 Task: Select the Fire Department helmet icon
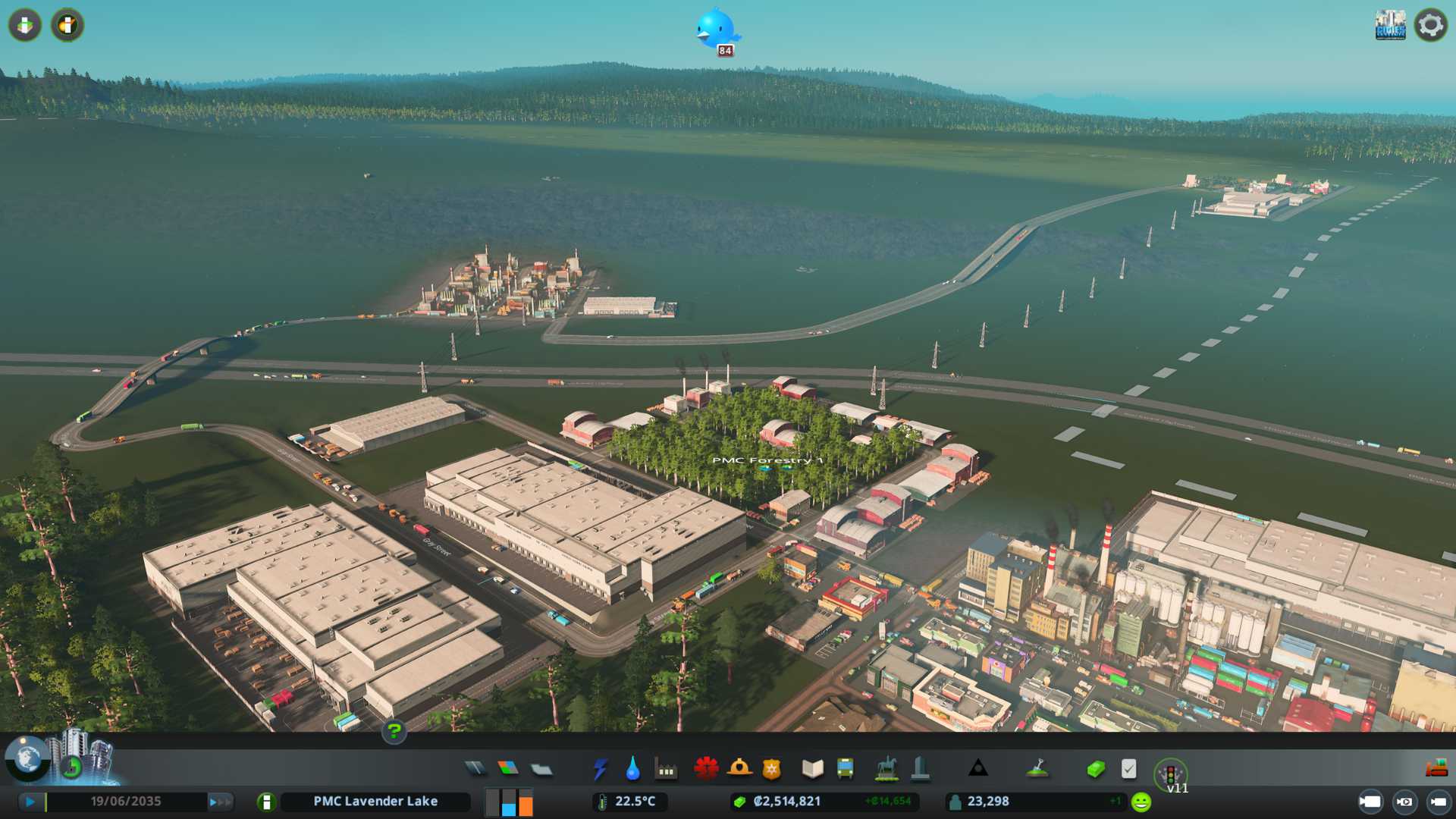tap(739, 769)
